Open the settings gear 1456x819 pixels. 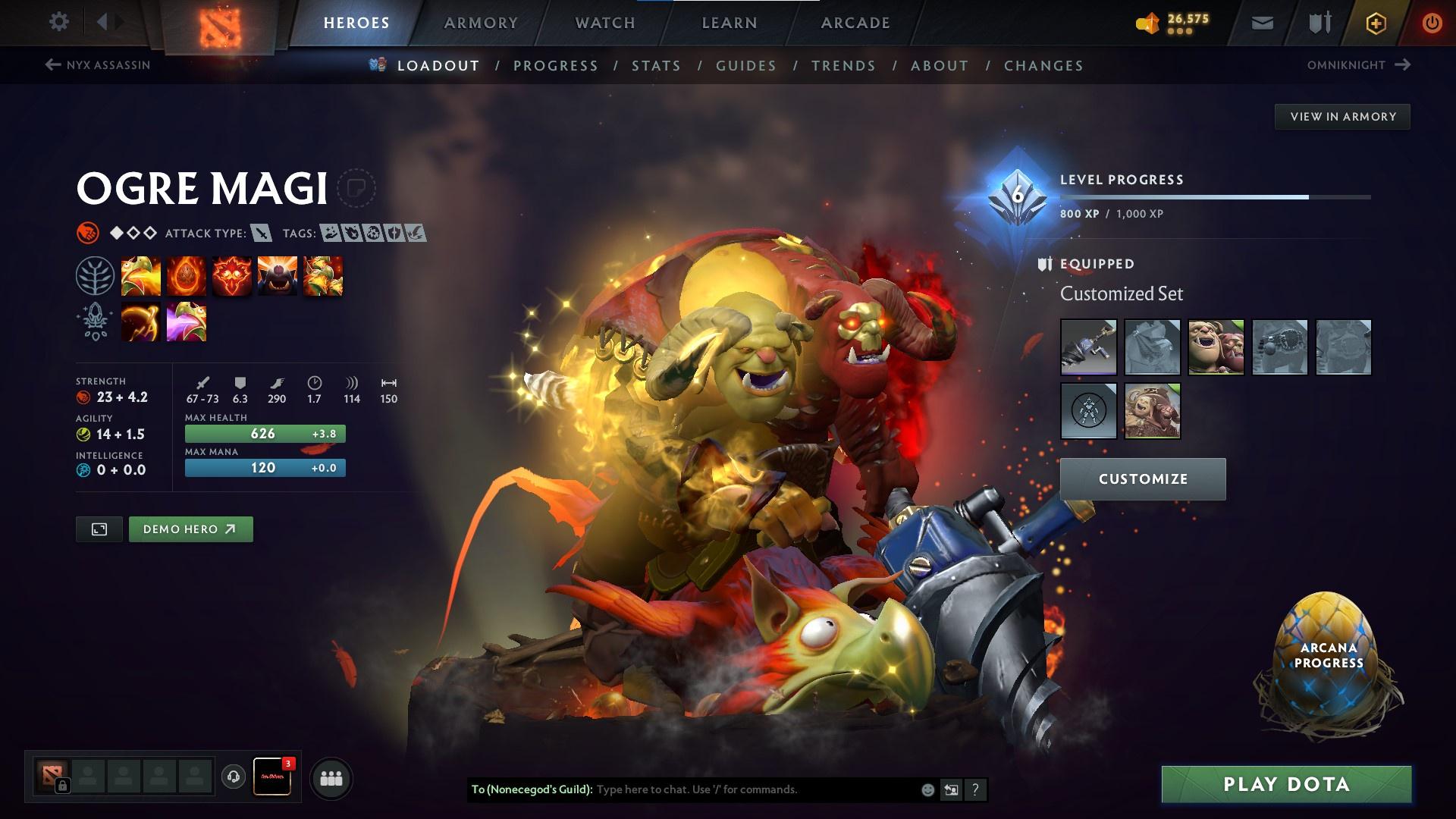(x=58, y=22)
